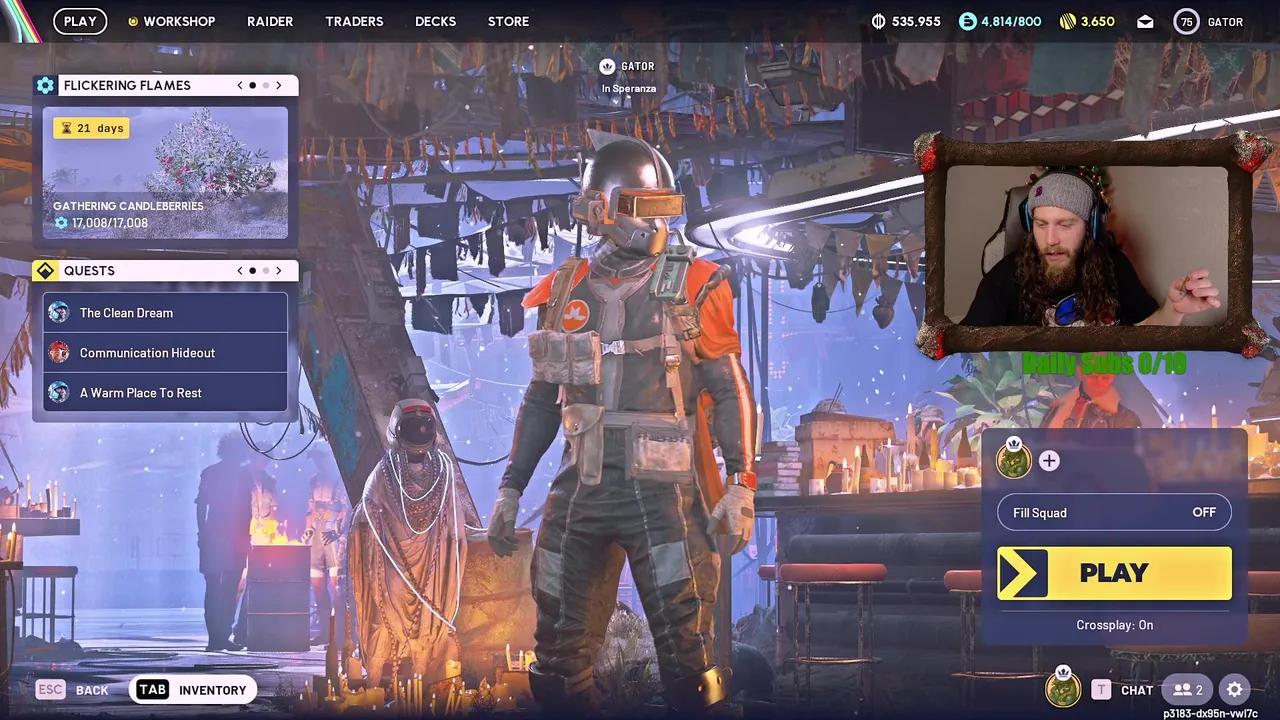Screen dimensions: 1280x720
Task: Click the plus to invite a squad member
Action: click(1048, 461)
